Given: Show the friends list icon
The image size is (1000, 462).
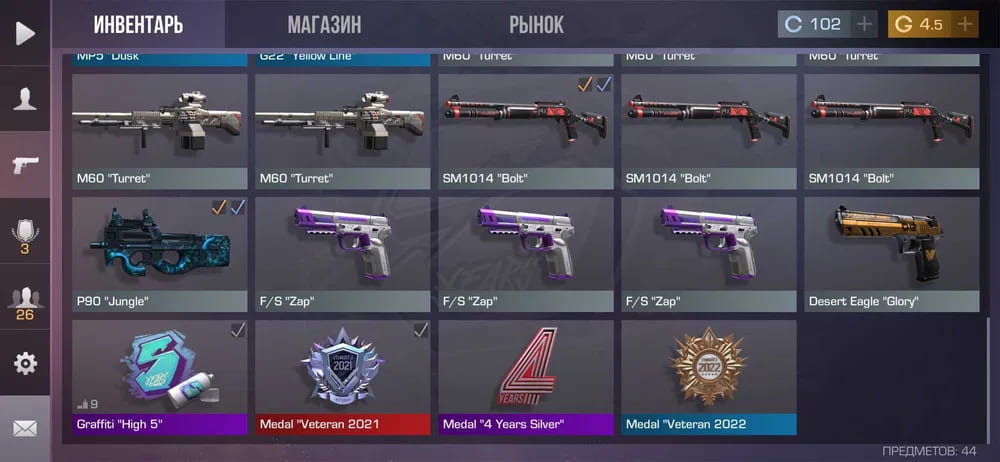Looking at the screenshot, I should click(25, 302).
